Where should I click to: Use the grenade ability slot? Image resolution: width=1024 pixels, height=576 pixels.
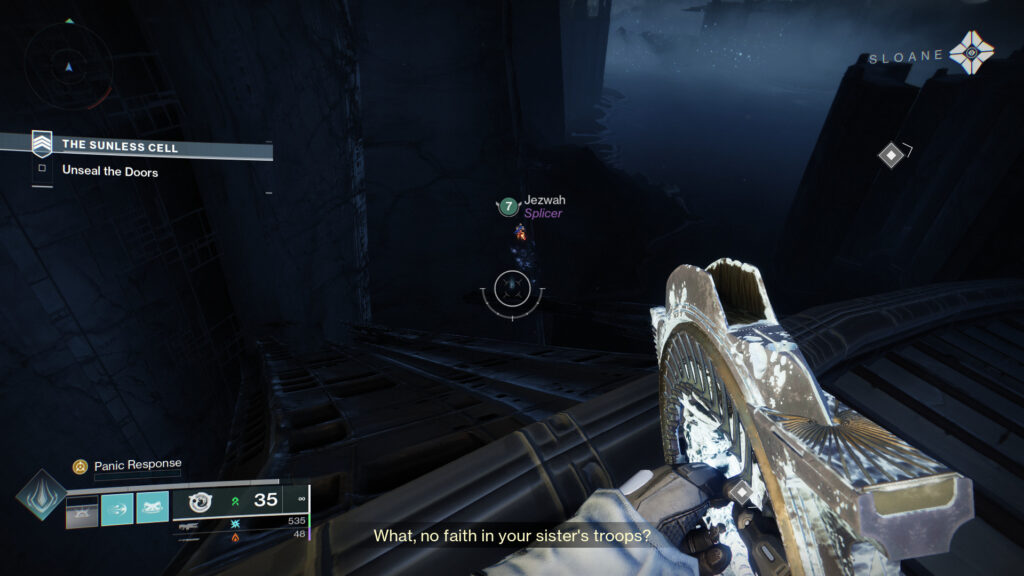(117, 509)
